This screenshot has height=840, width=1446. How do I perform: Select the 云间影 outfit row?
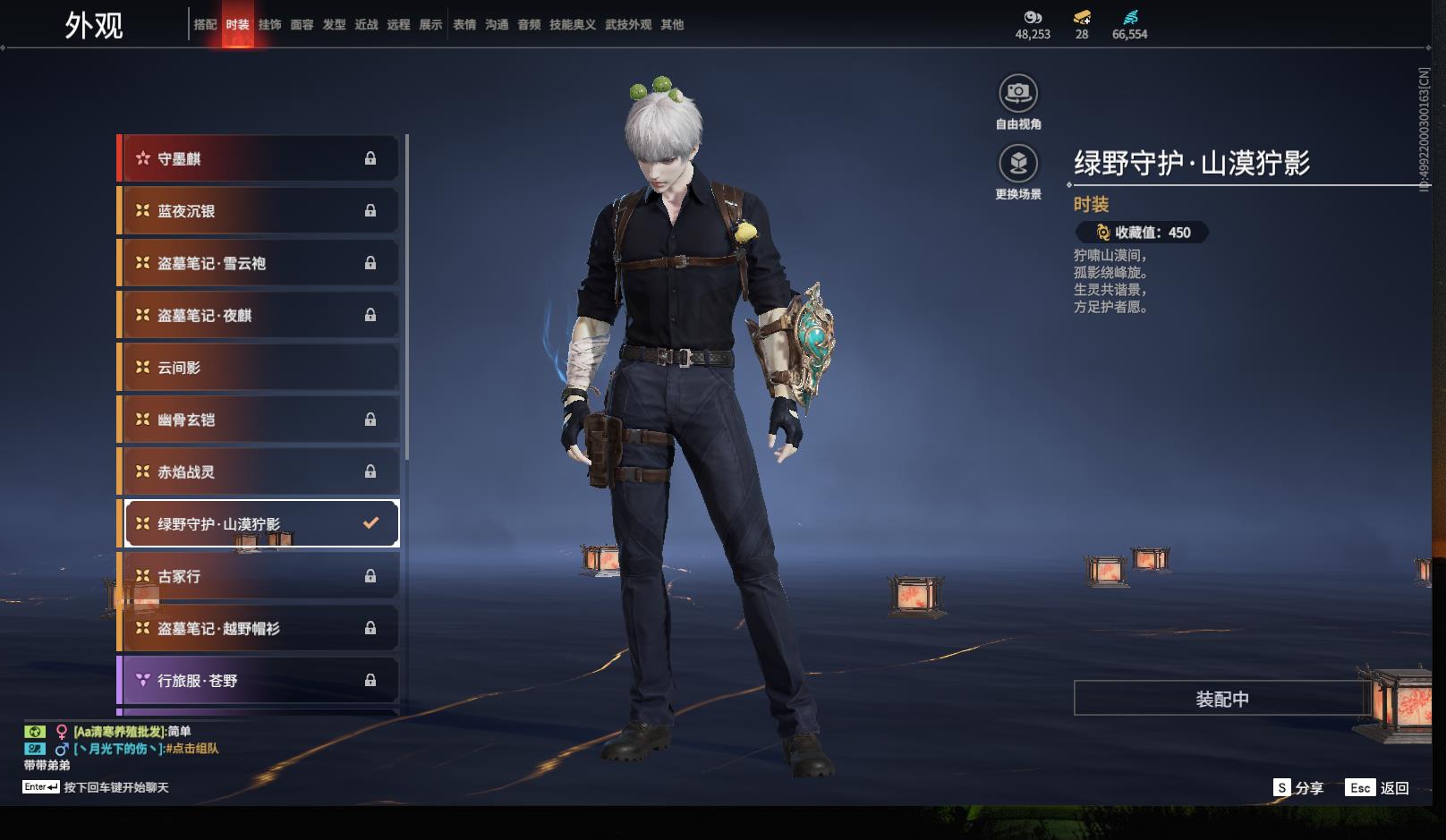[259, 368]
